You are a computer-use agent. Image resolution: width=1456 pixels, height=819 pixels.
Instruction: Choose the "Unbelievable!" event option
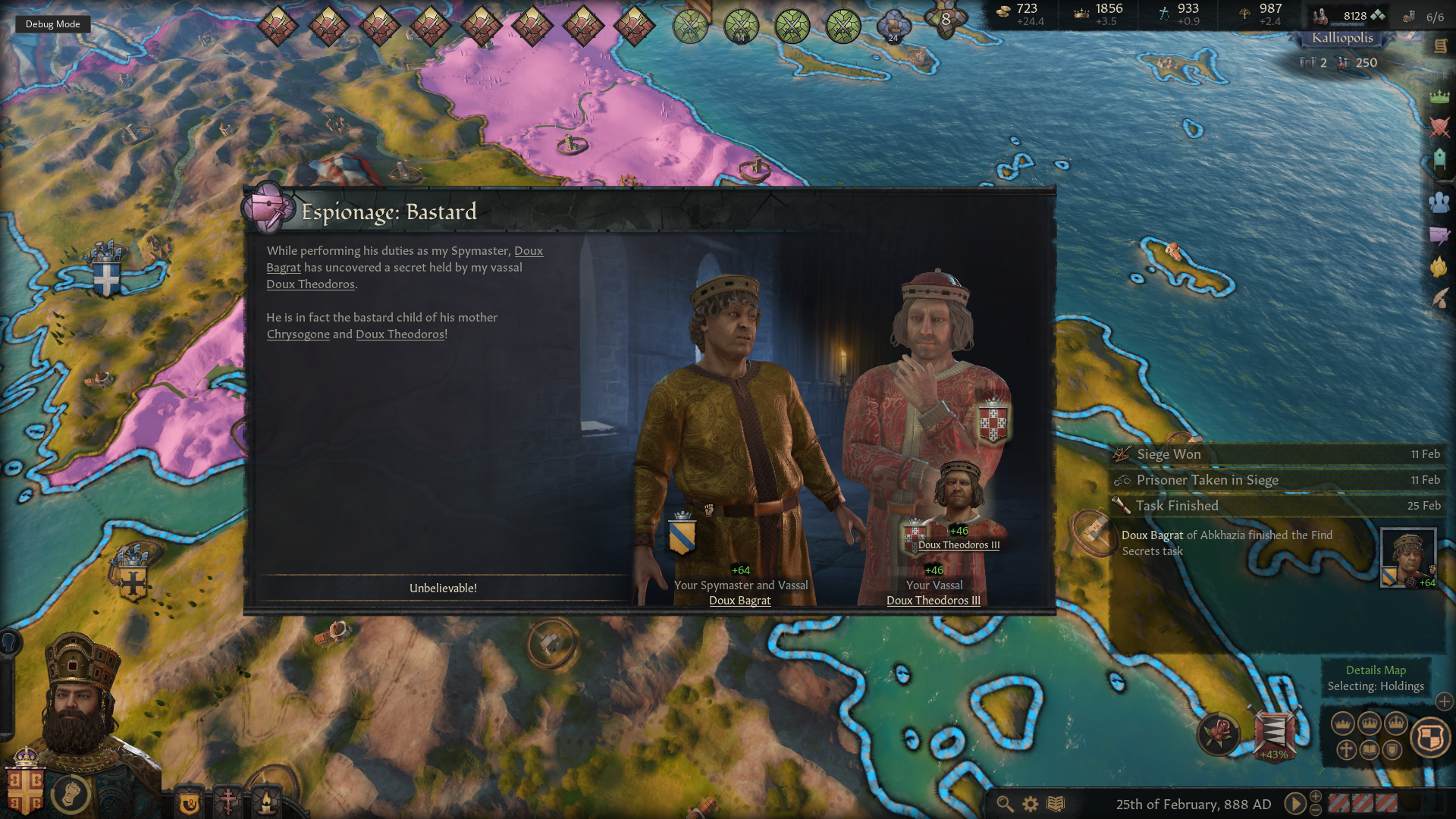click(x=443, y=588)
